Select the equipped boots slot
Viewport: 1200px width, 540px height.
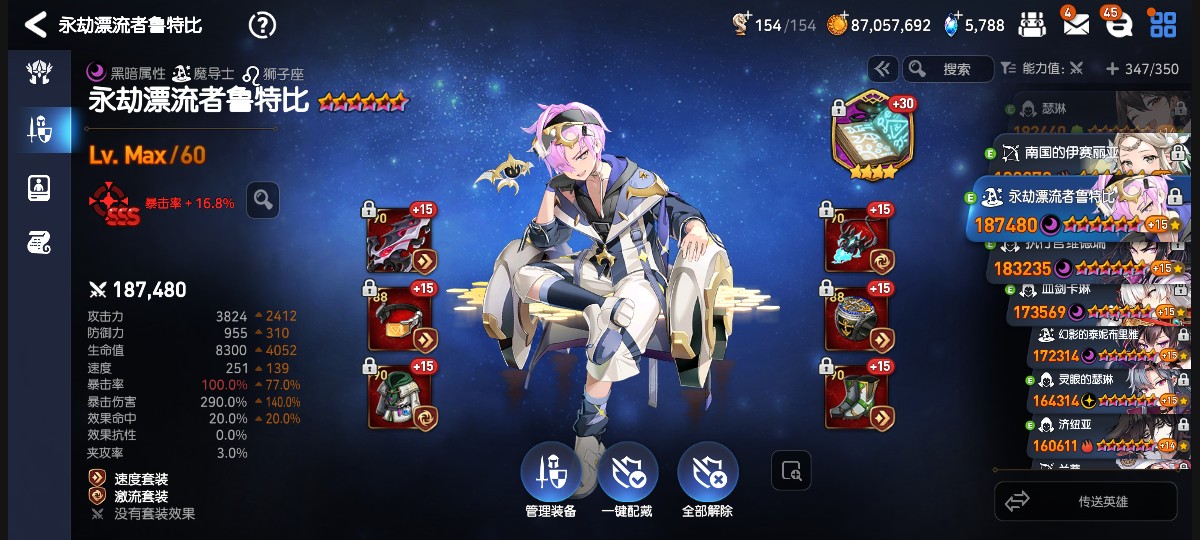(856, 395)
